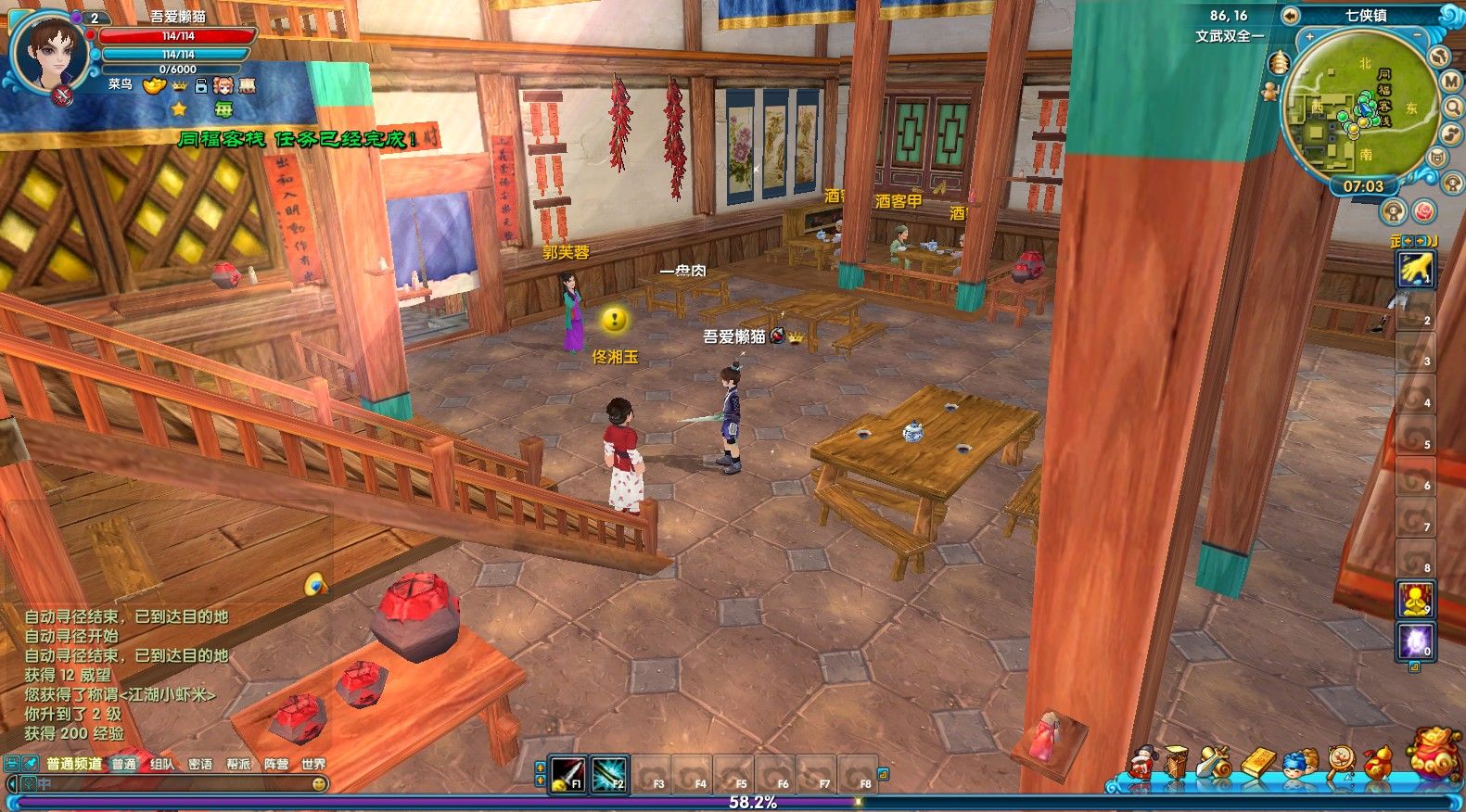Activate the F1 sword skill

pyautogui.click(x=567, y=773)
